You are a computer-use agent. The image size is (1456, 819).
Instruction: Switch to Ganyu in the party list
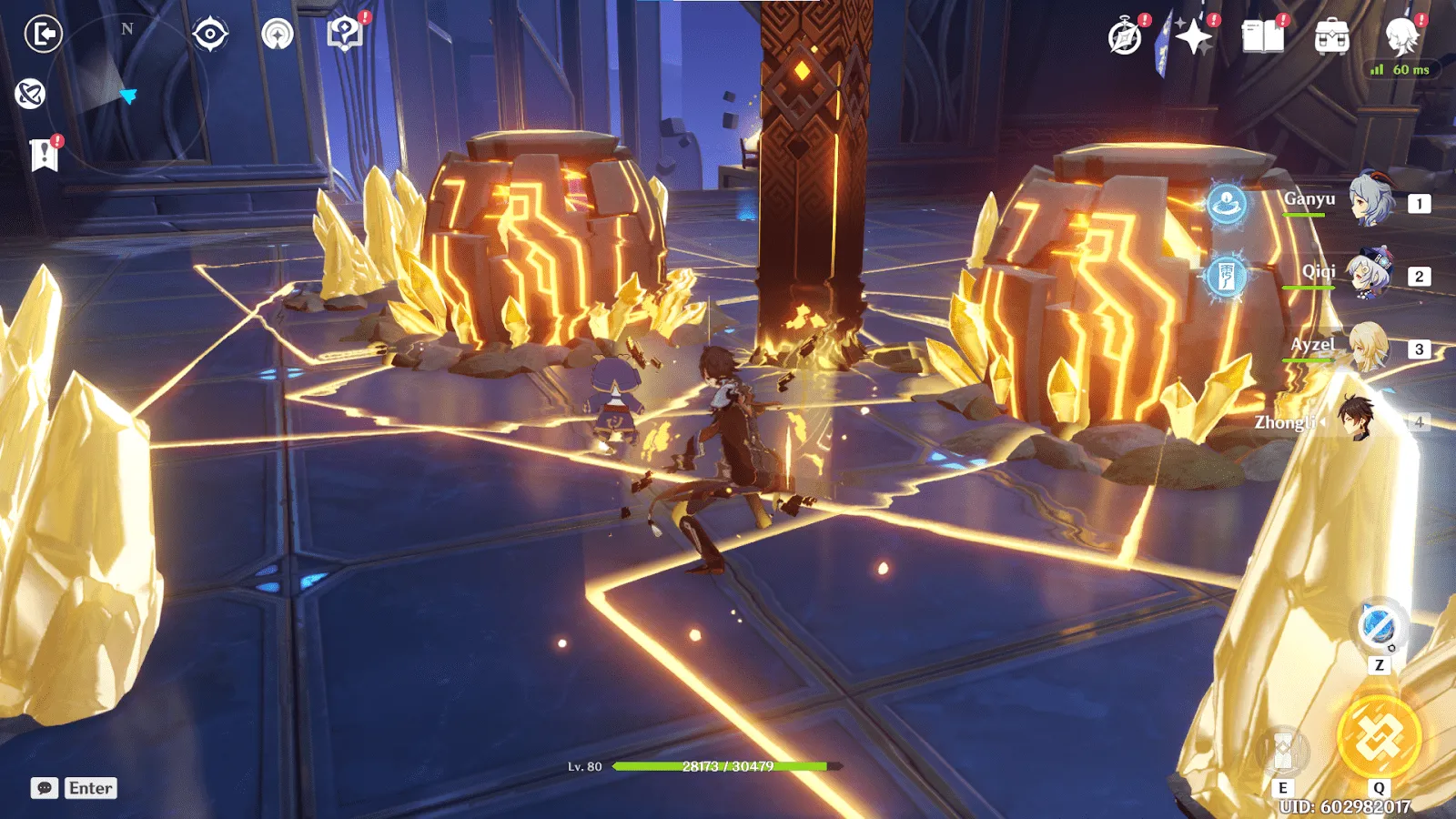pos(1370,200)
